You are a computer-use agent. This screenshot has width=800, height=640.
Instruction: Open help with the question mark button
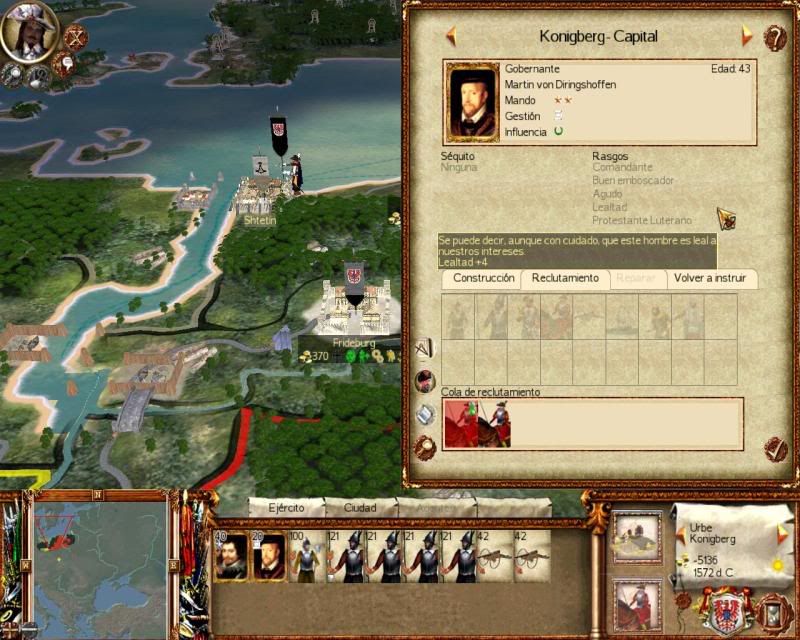pyautogui.click(x=775, y=37)
